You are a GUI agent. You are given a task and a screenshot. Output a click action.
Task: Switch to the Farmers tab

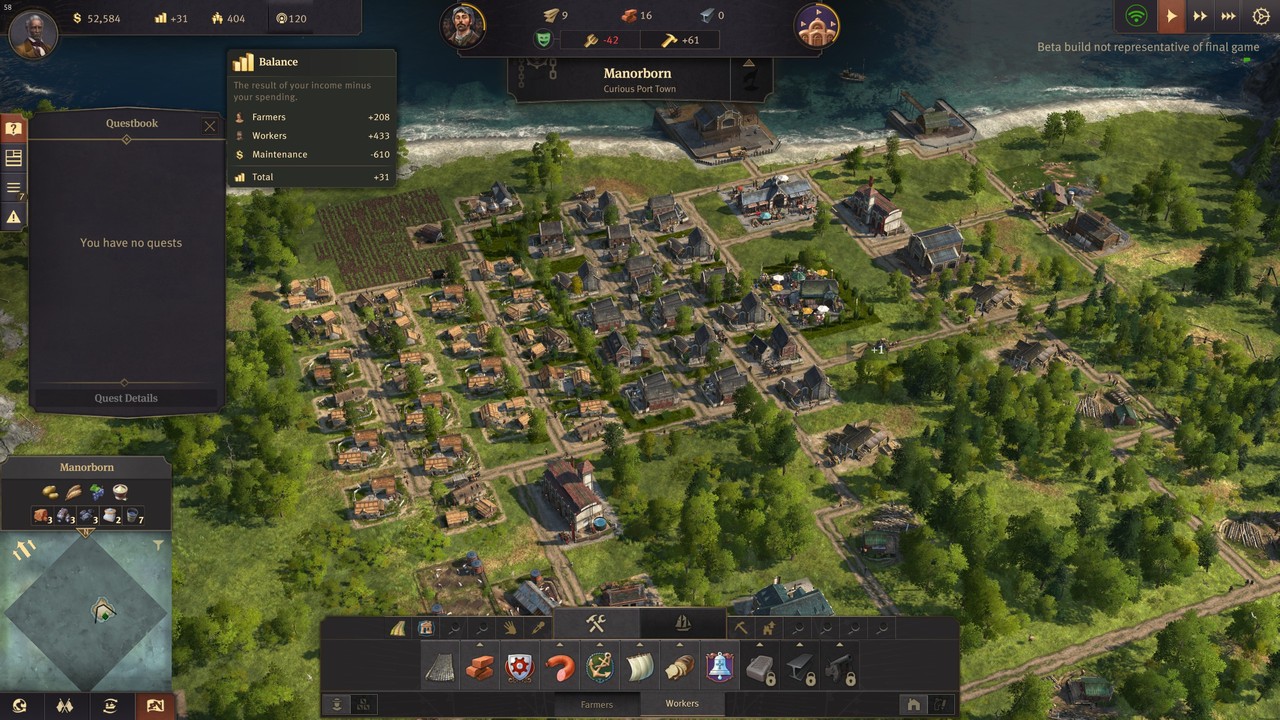point(597,704)
